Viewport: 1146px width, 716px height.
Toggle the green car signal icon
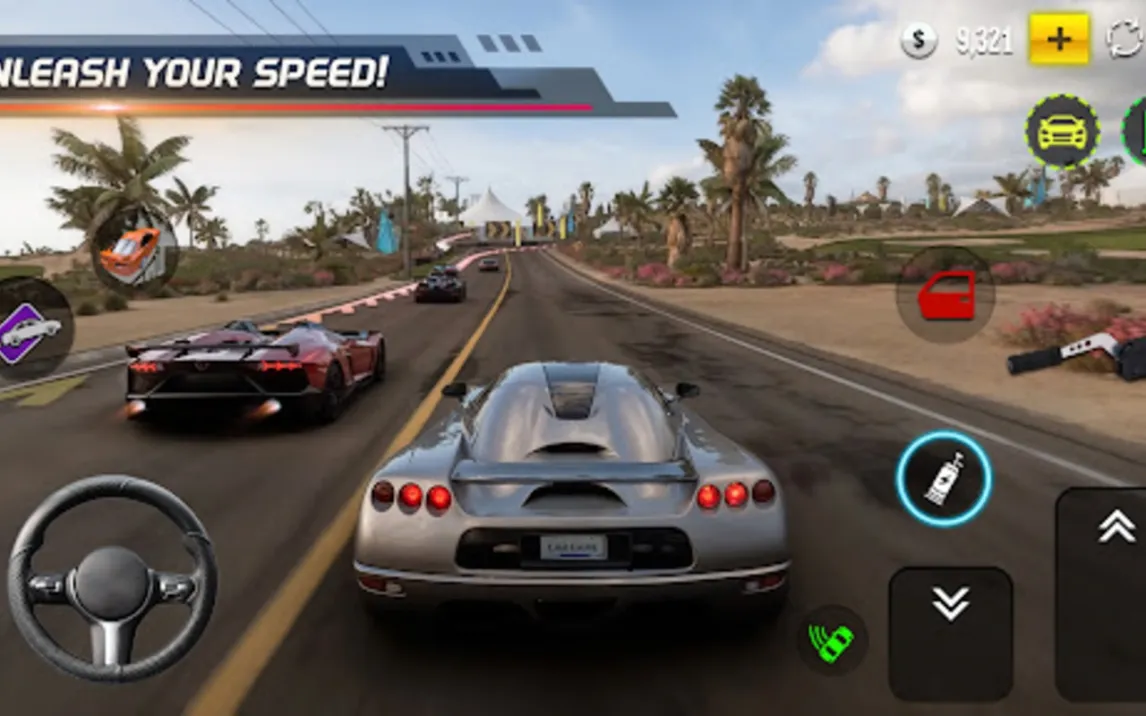(832, 639)
